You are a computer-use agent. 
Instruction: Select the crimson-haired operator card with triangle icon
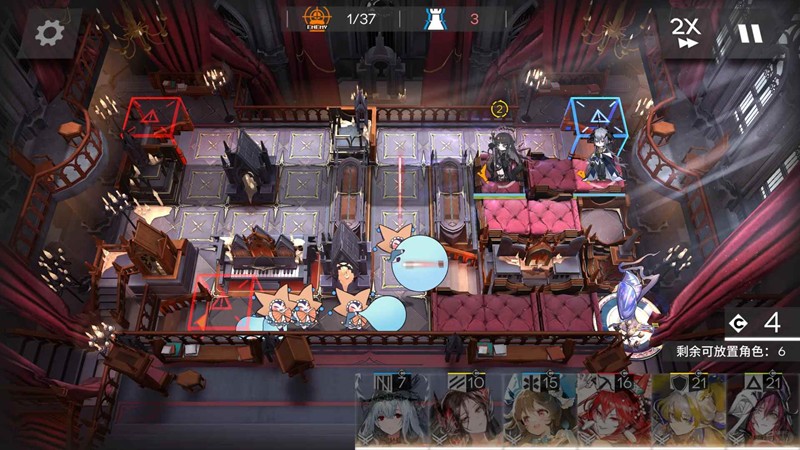point(762,410)
